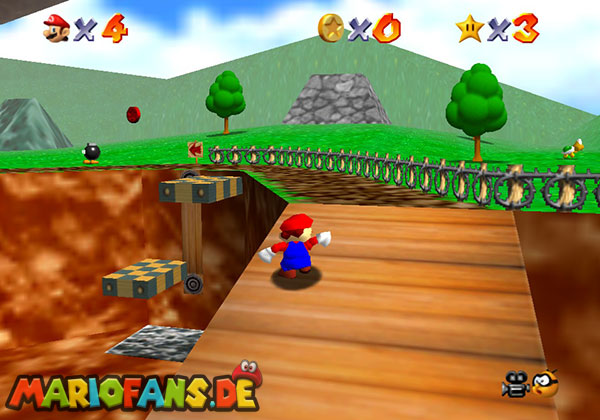
Task: Select the power star HUD icon
Action: pyautogui.click(x=468, y=28)
